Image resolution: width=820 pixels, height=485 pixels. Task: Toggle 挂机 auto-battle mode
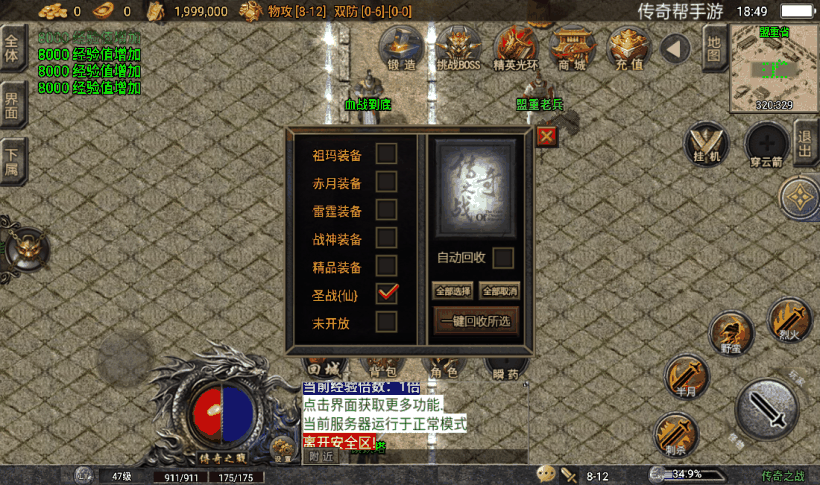(x=709, y=144)
